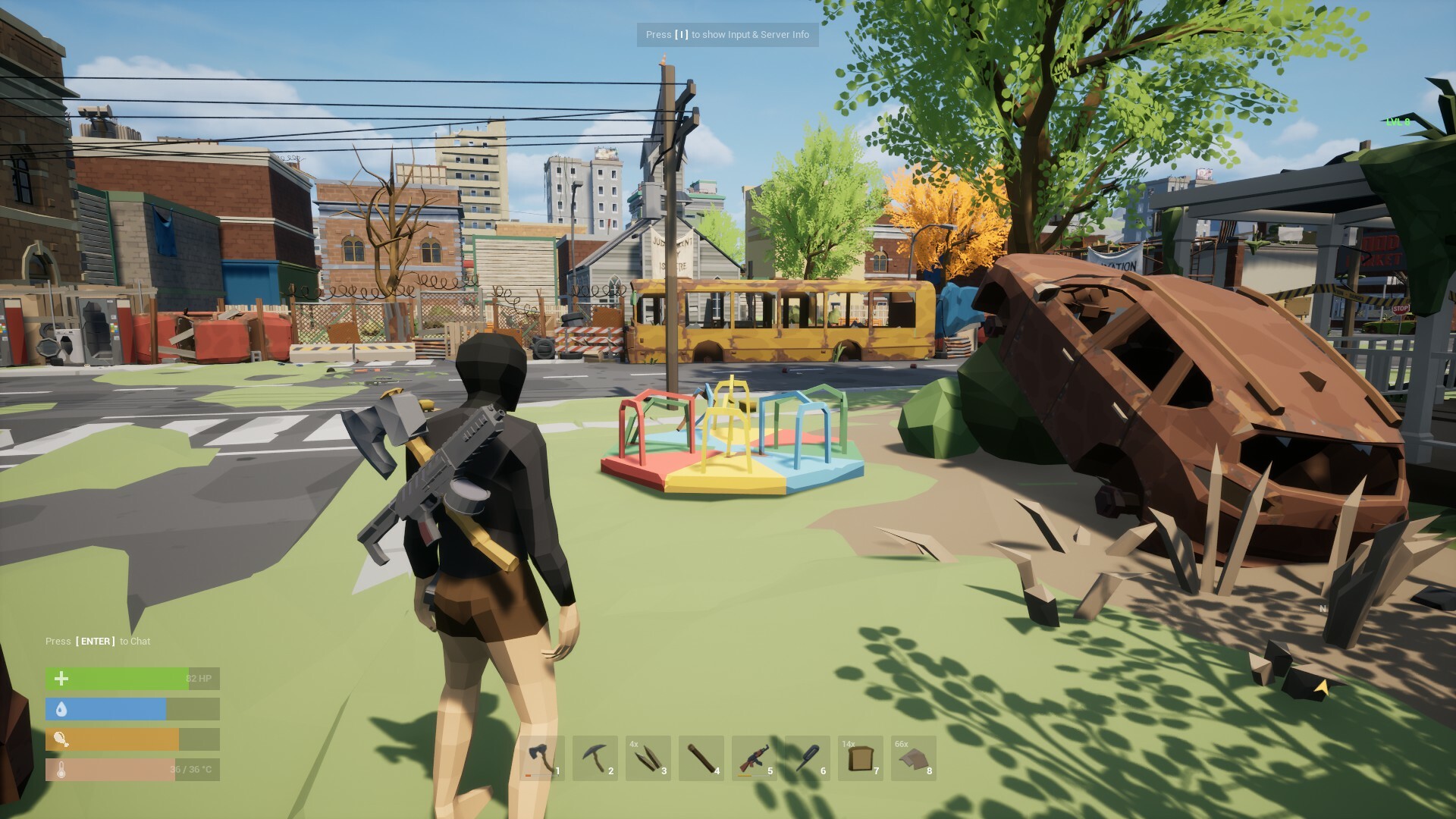This screenshot has height=819, width=1456.
Task: Click the Press ENTER to Chat prompt
Action: (x=99, y=641)
